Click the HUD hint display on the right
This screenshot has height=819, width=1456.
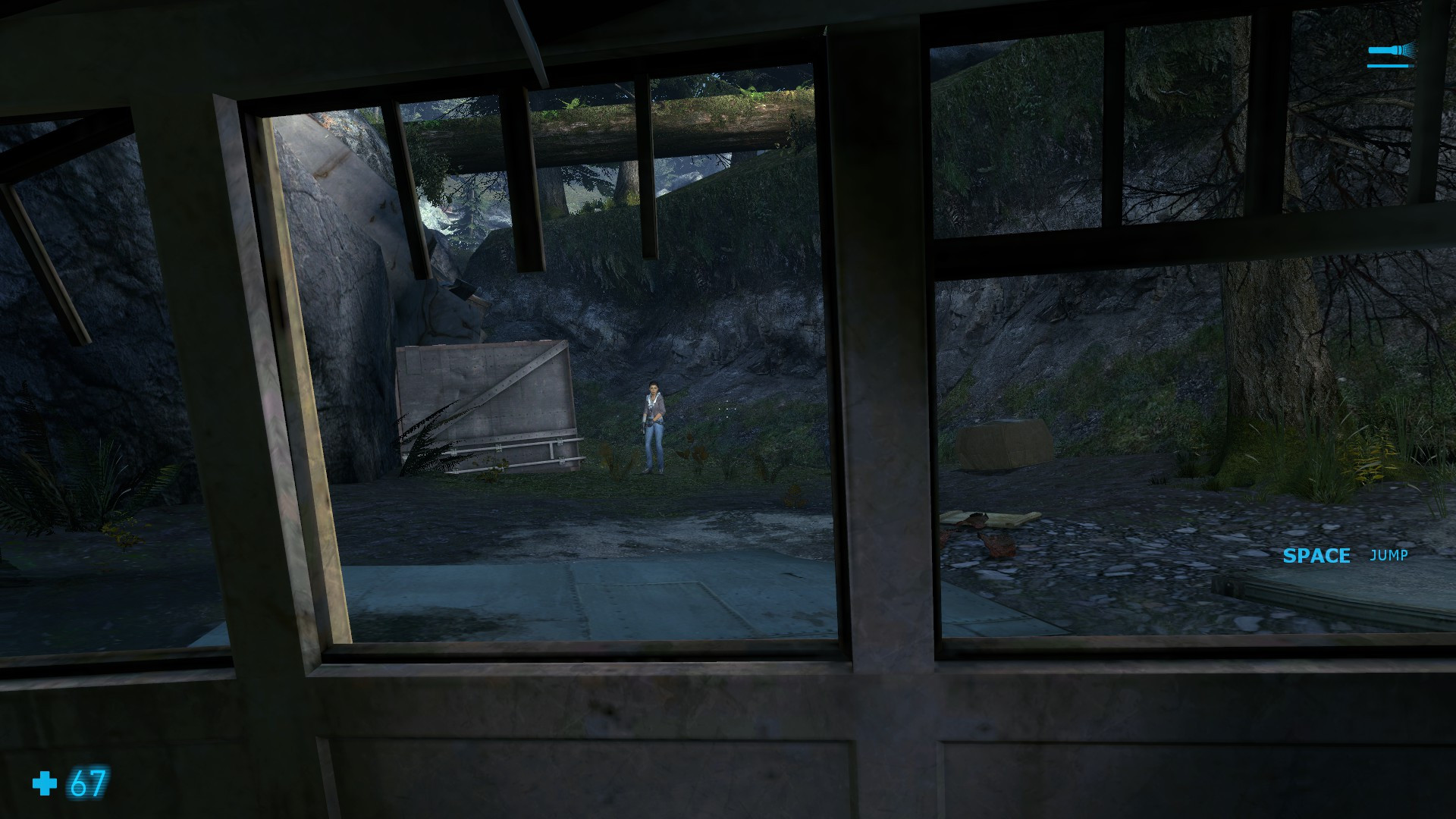click(1345, 556)
